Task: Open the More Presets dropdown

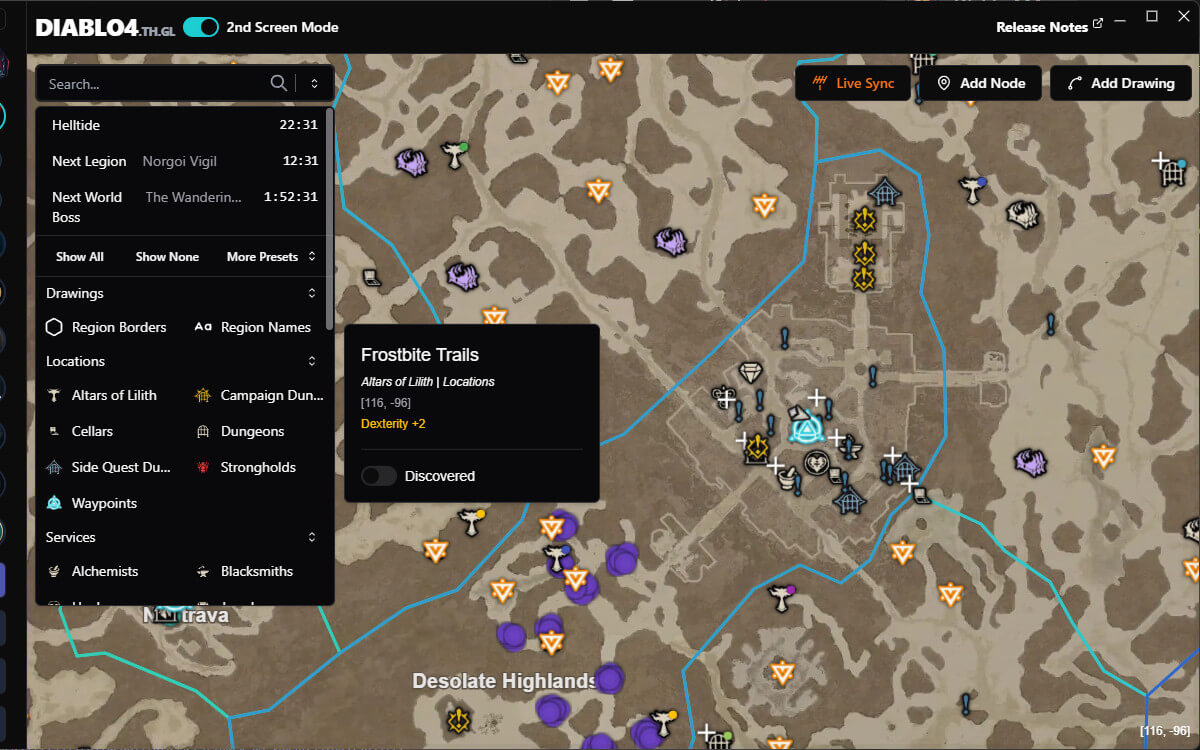Action: pyautogui.click(x=271, y=257)
